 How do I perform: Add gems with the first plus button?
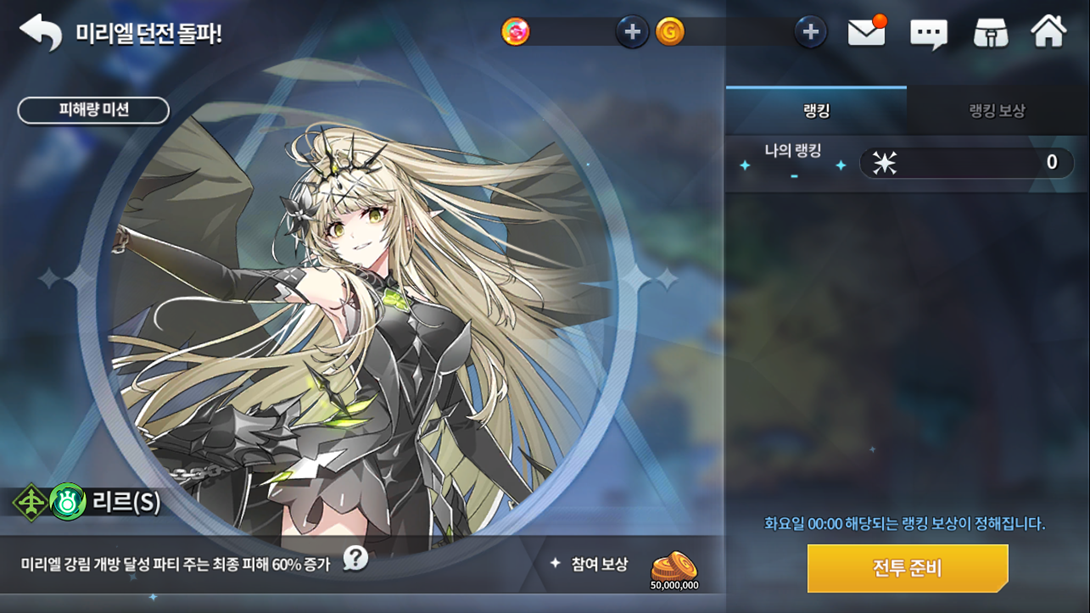click(631, 32)
